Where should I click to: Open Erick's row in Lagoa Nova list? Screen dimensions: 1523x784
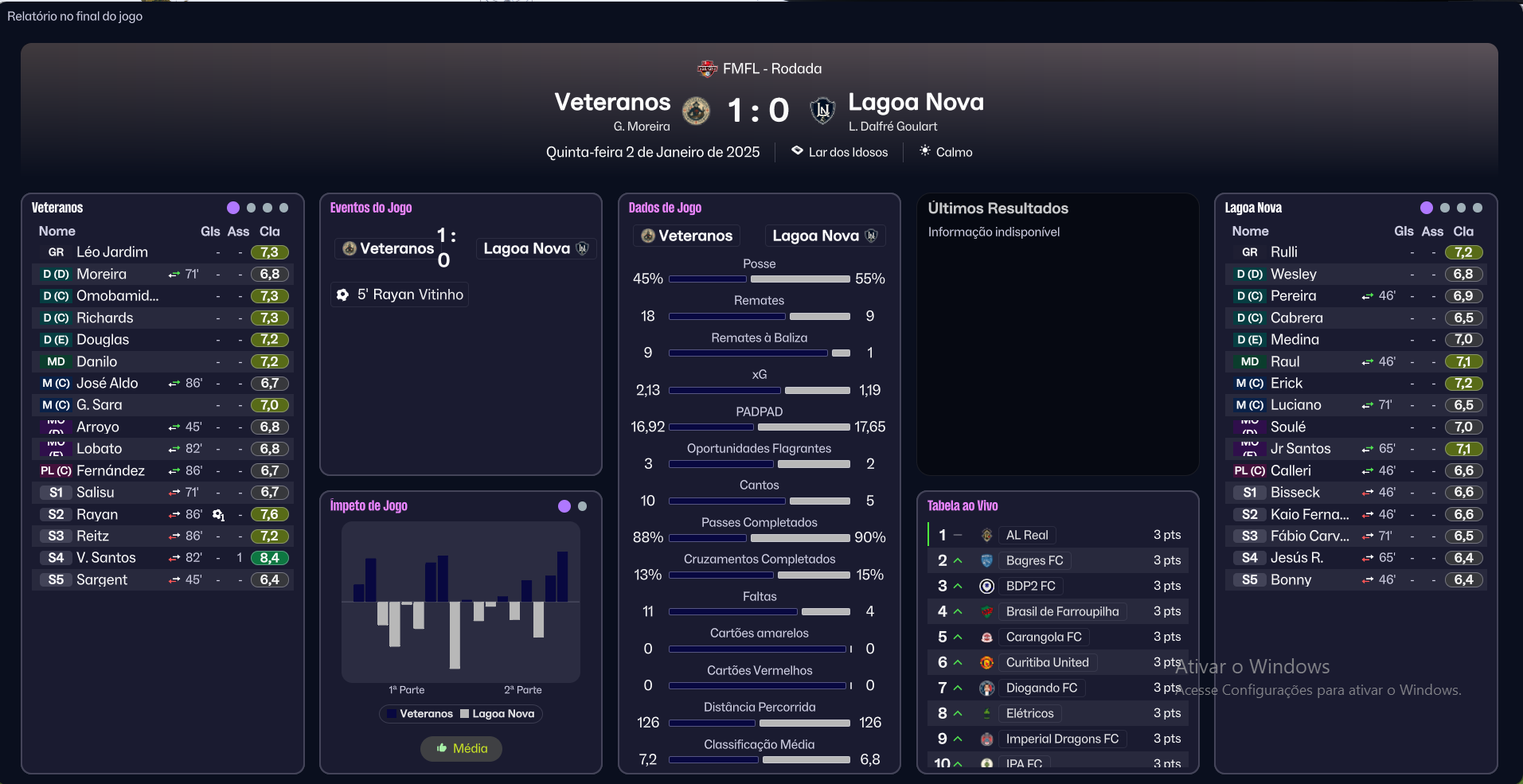click(x=1286, y=384)
